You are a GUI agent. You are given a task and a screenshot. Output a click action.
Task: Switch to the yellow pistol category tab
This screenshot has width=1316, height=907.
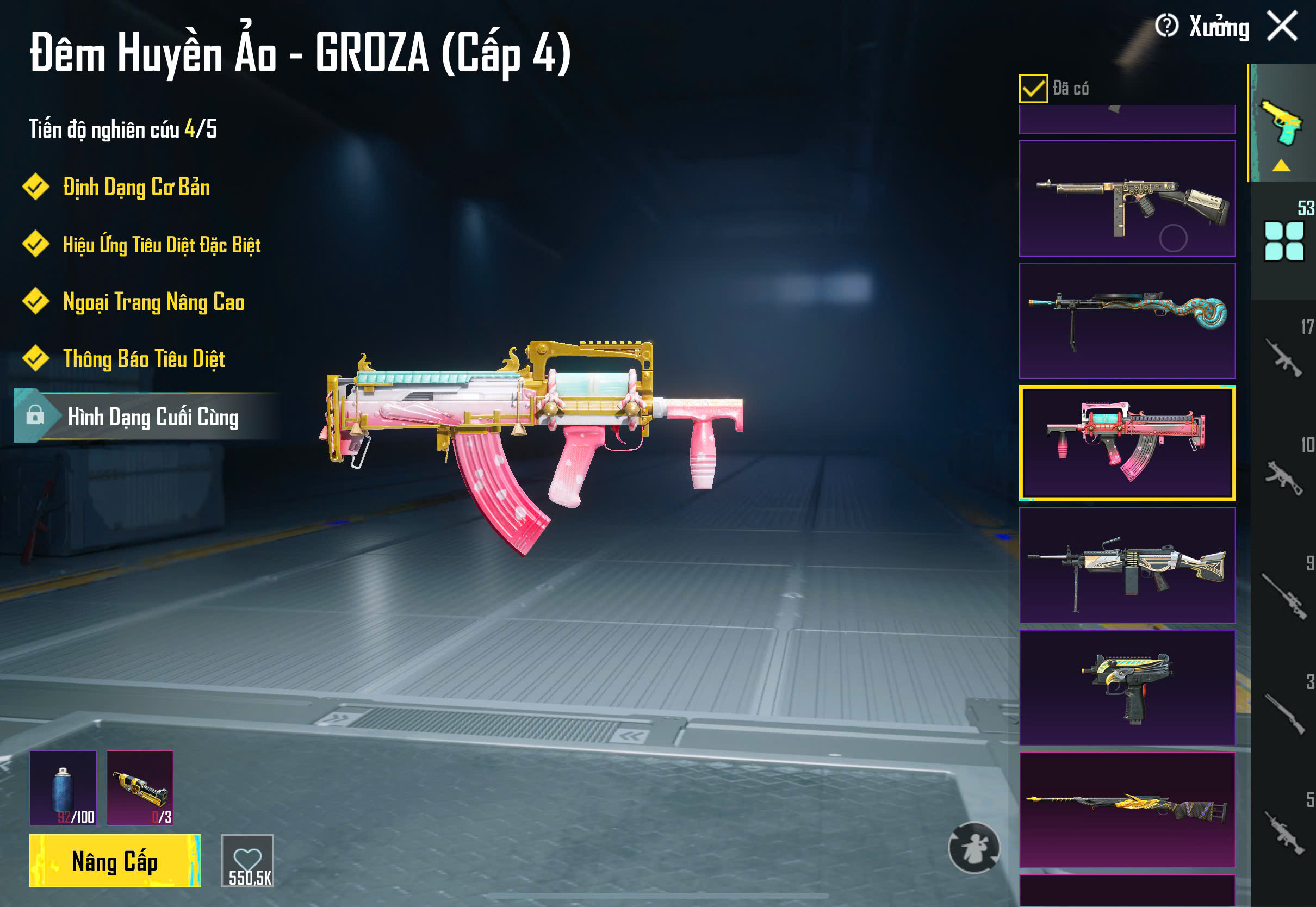(1282, 123)
